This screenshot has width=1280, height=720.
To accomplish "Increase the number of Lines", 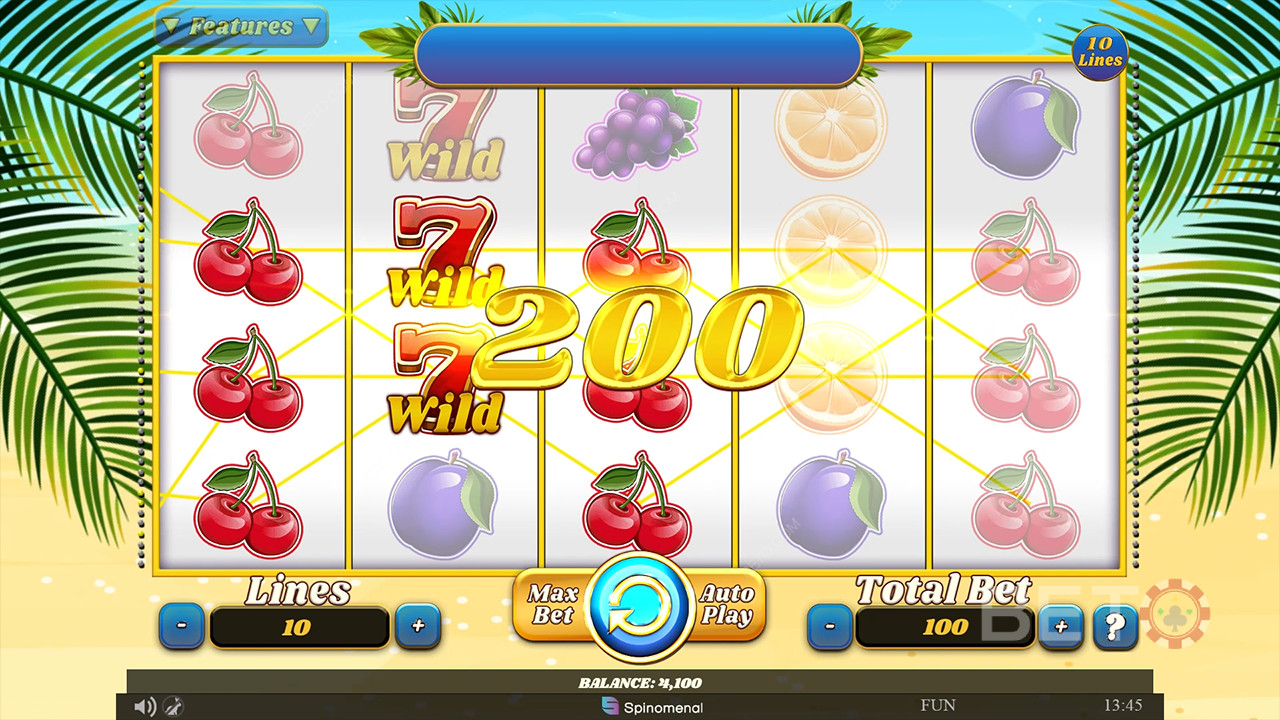I will (x=418, y=627).
